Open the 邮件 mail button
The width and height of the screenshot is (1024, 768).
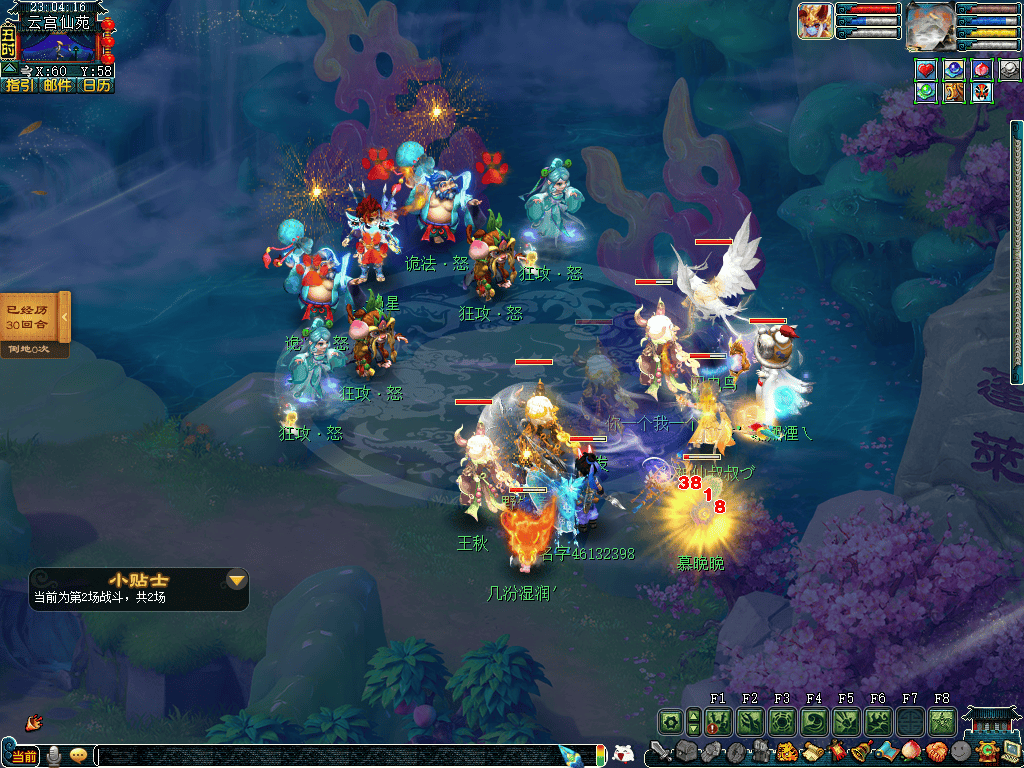(58, 86)
